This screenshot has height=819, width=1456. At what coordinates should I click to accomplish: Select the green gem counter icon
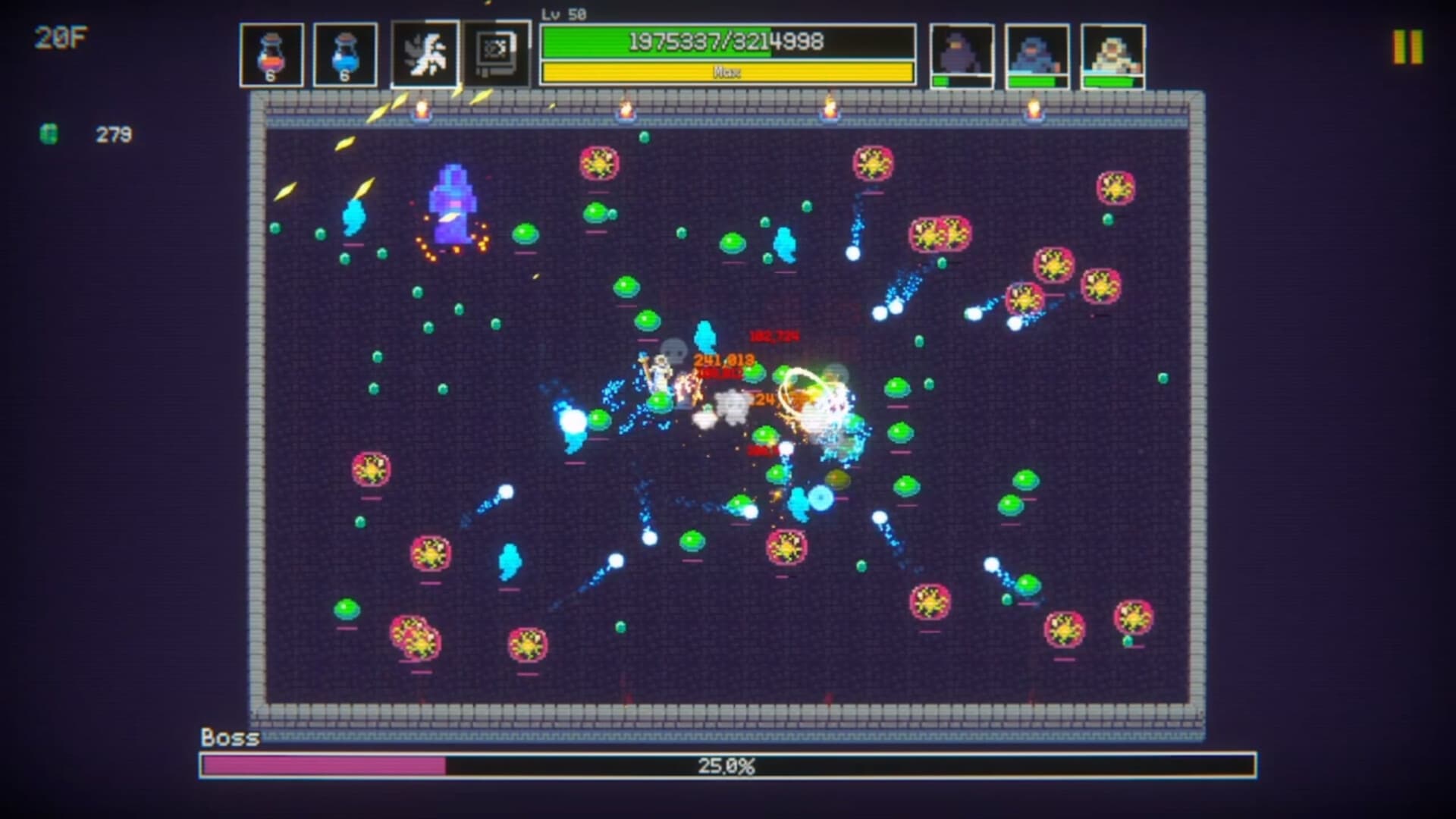(47, 134)
